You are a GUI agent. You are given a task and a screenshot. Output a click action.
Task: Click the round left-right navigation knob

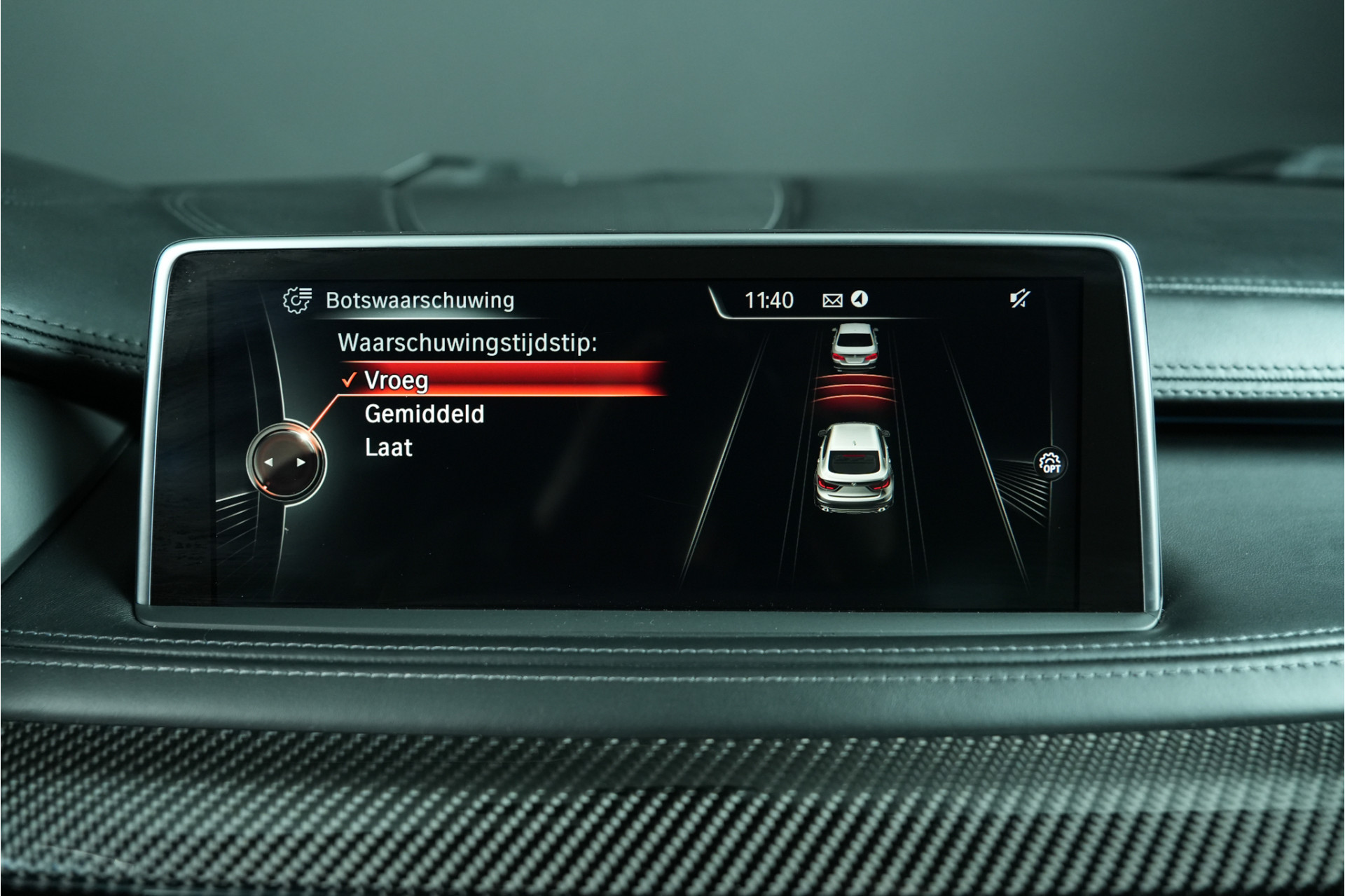(x=285, y=462)
